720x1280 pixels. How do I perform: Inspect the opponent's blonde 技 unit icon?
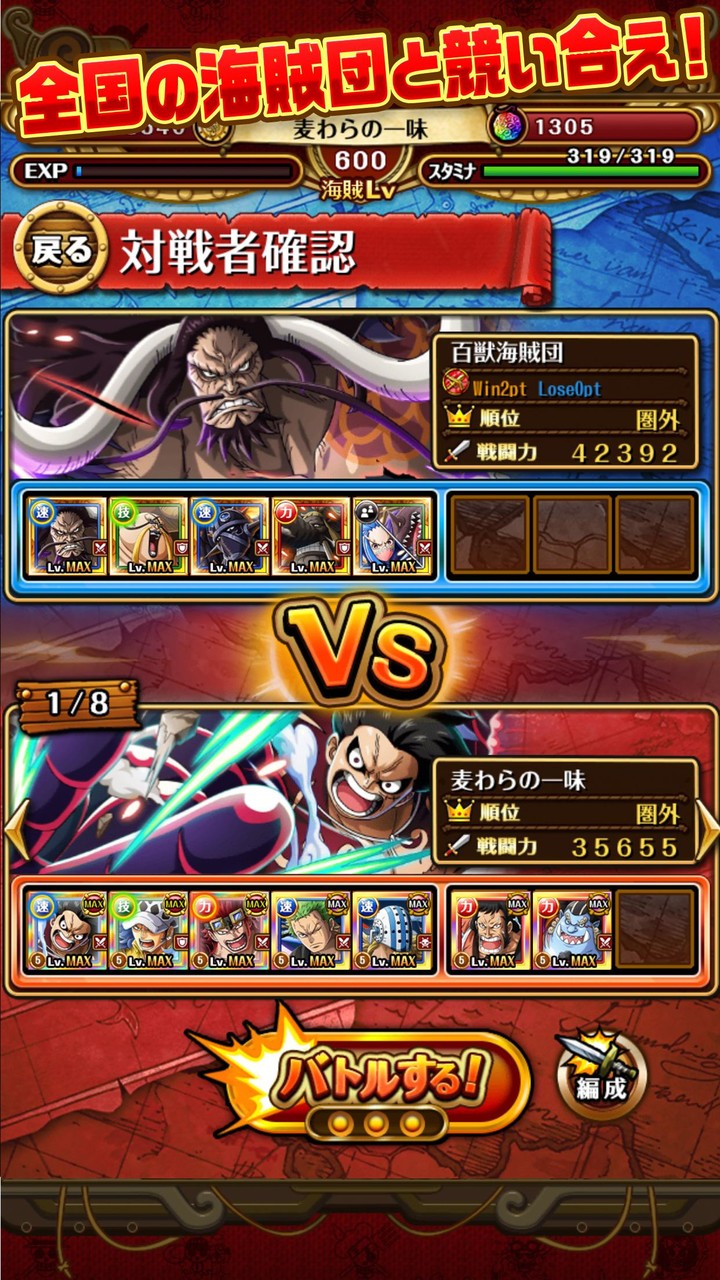click(x=148, y=537)
